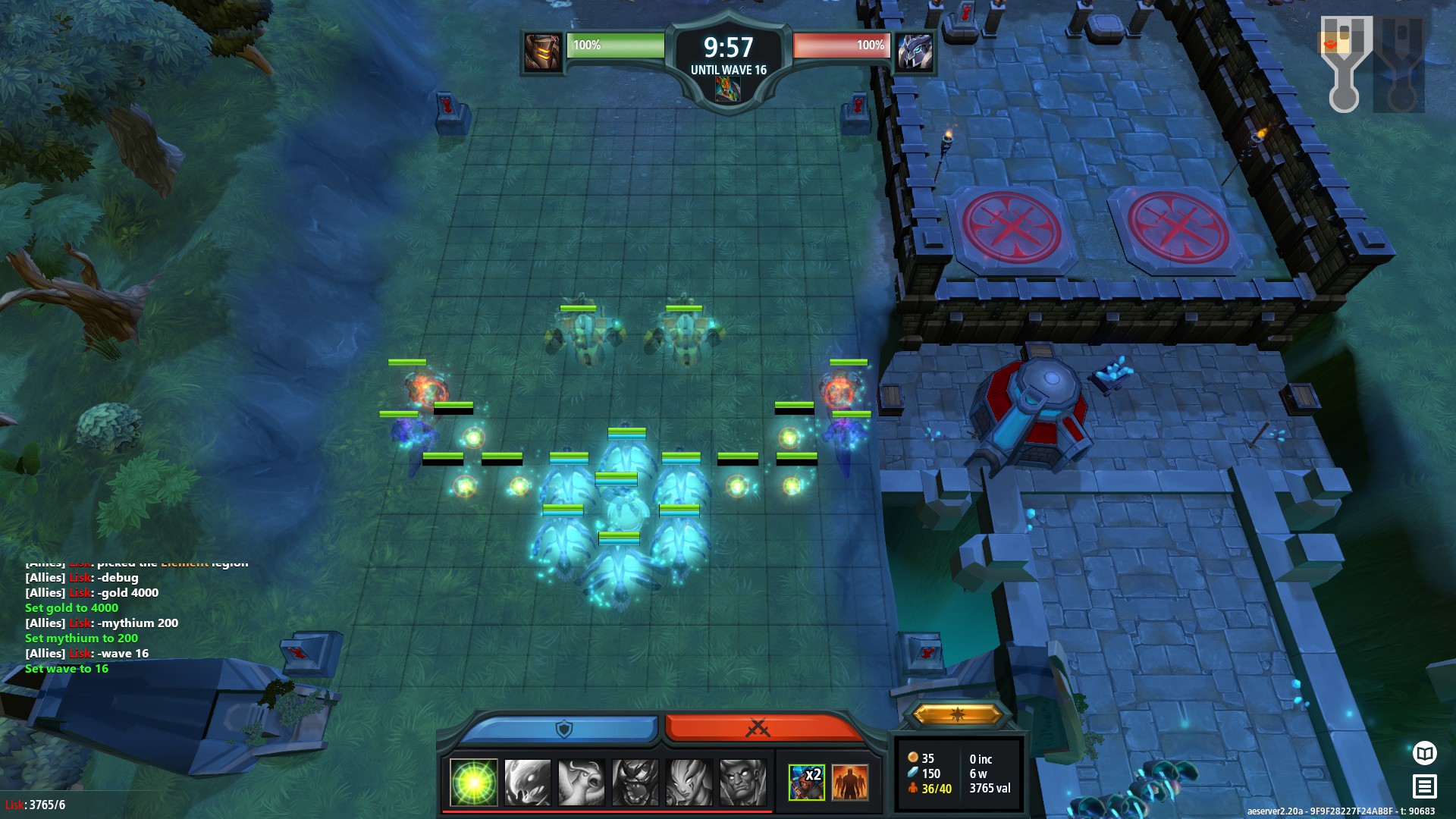This screenshot has height=819, width=1456.
Task: Open the three-line menu icon
Action: click(x=1425, y=786)
